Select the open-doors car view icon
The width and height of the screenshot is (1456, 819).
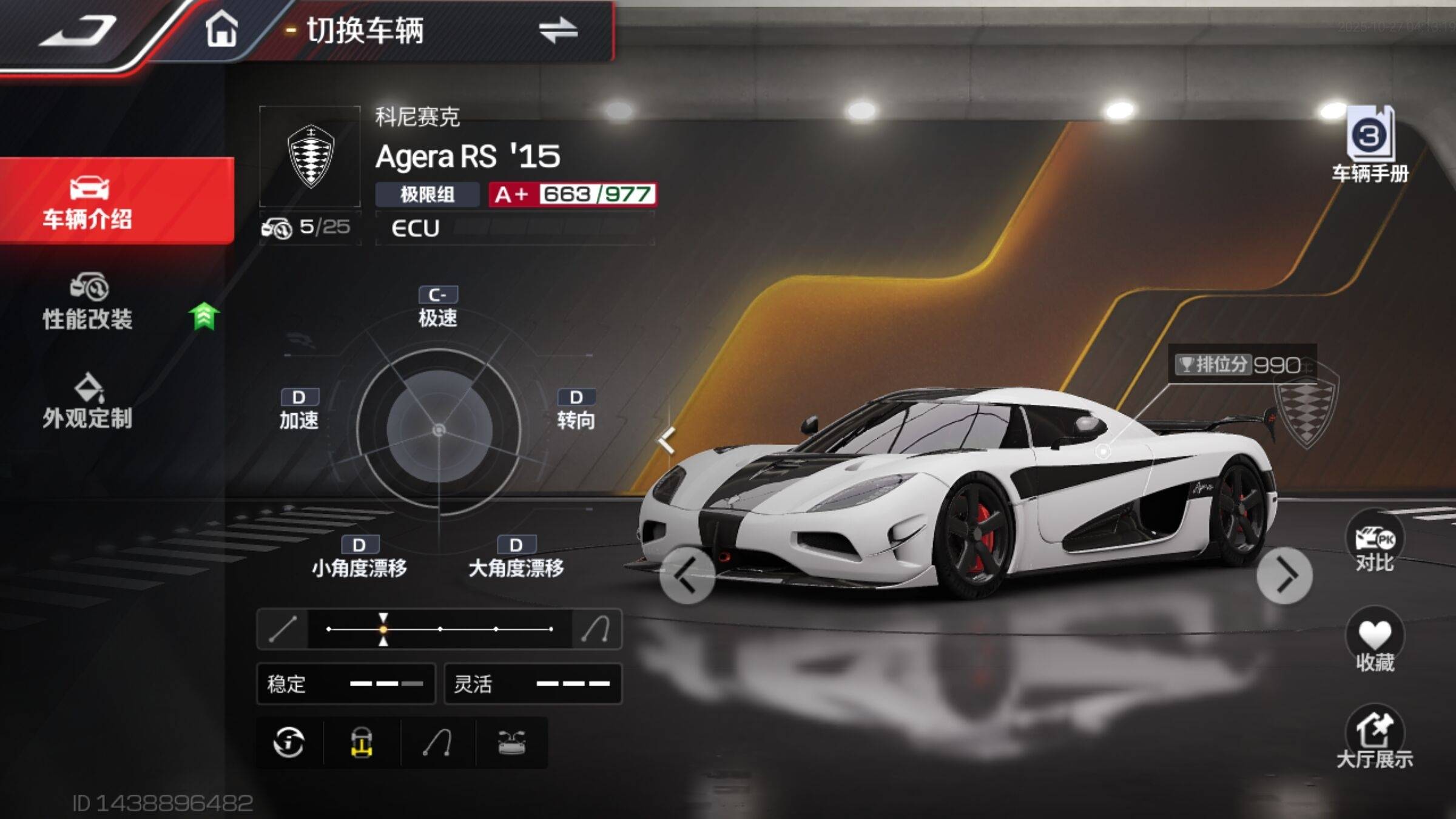tap(511, 743)
